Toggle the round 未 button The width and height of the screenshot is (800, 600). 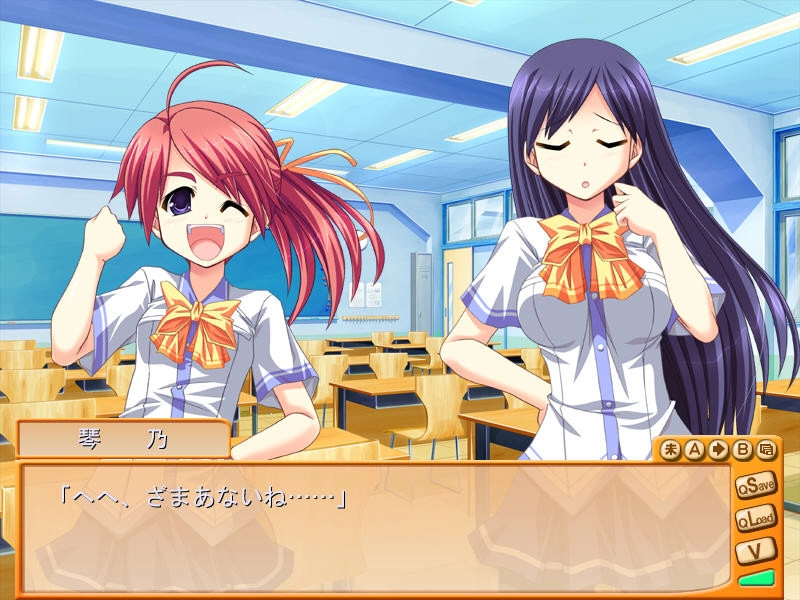[670, 450]
